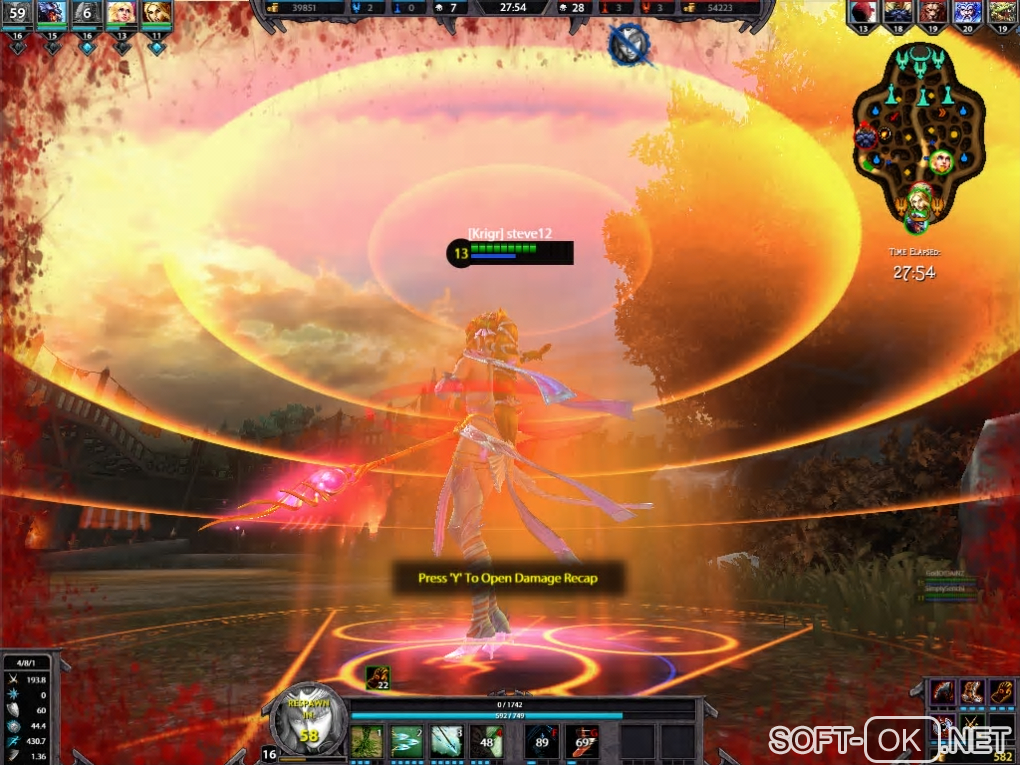Select the boots item in inventory
The width and height of the screenshot is (1020, 765).
(973, 692)
